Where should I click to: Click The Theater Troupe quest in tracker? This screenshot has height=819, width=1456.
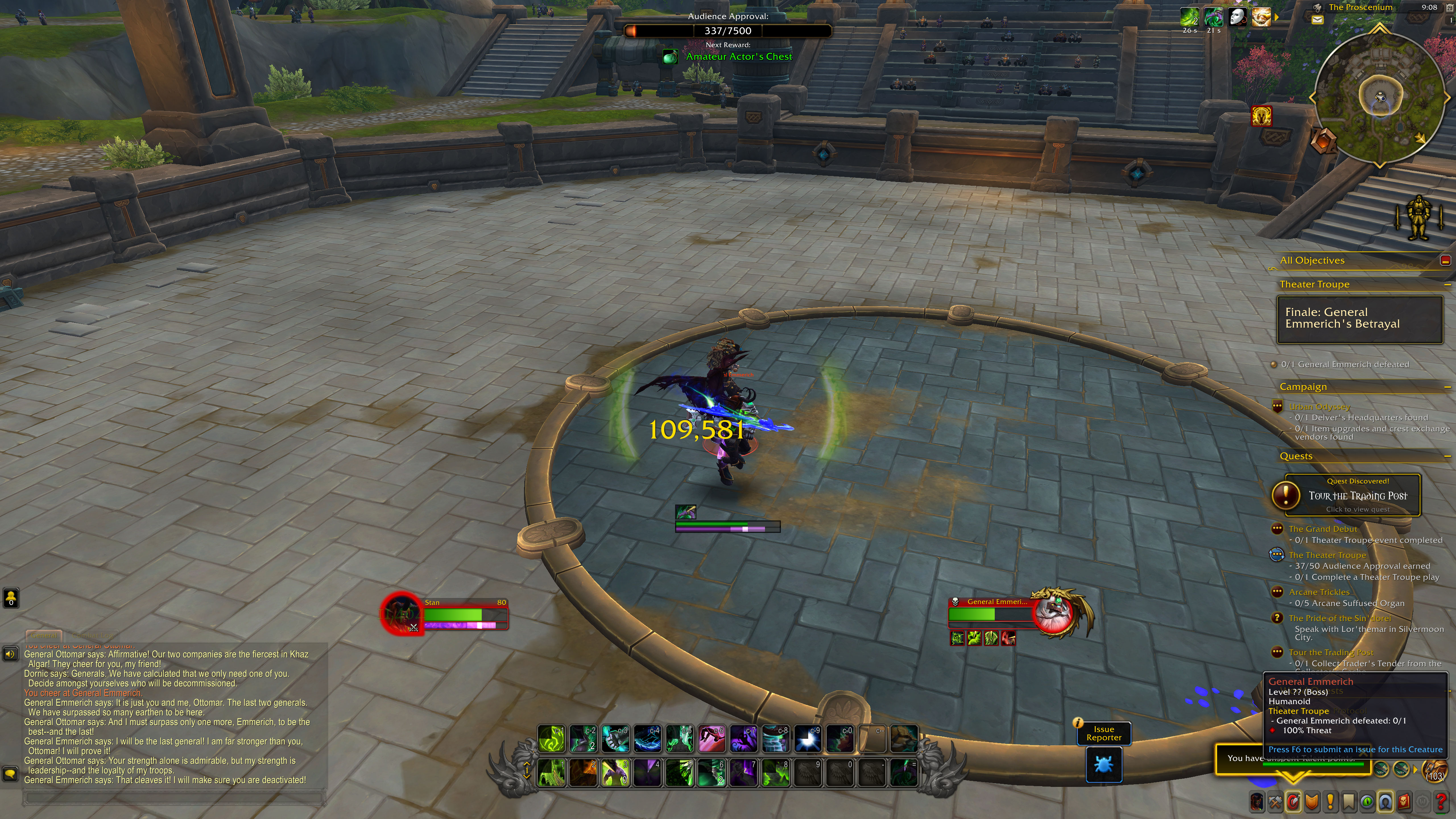coord(1327,555)
